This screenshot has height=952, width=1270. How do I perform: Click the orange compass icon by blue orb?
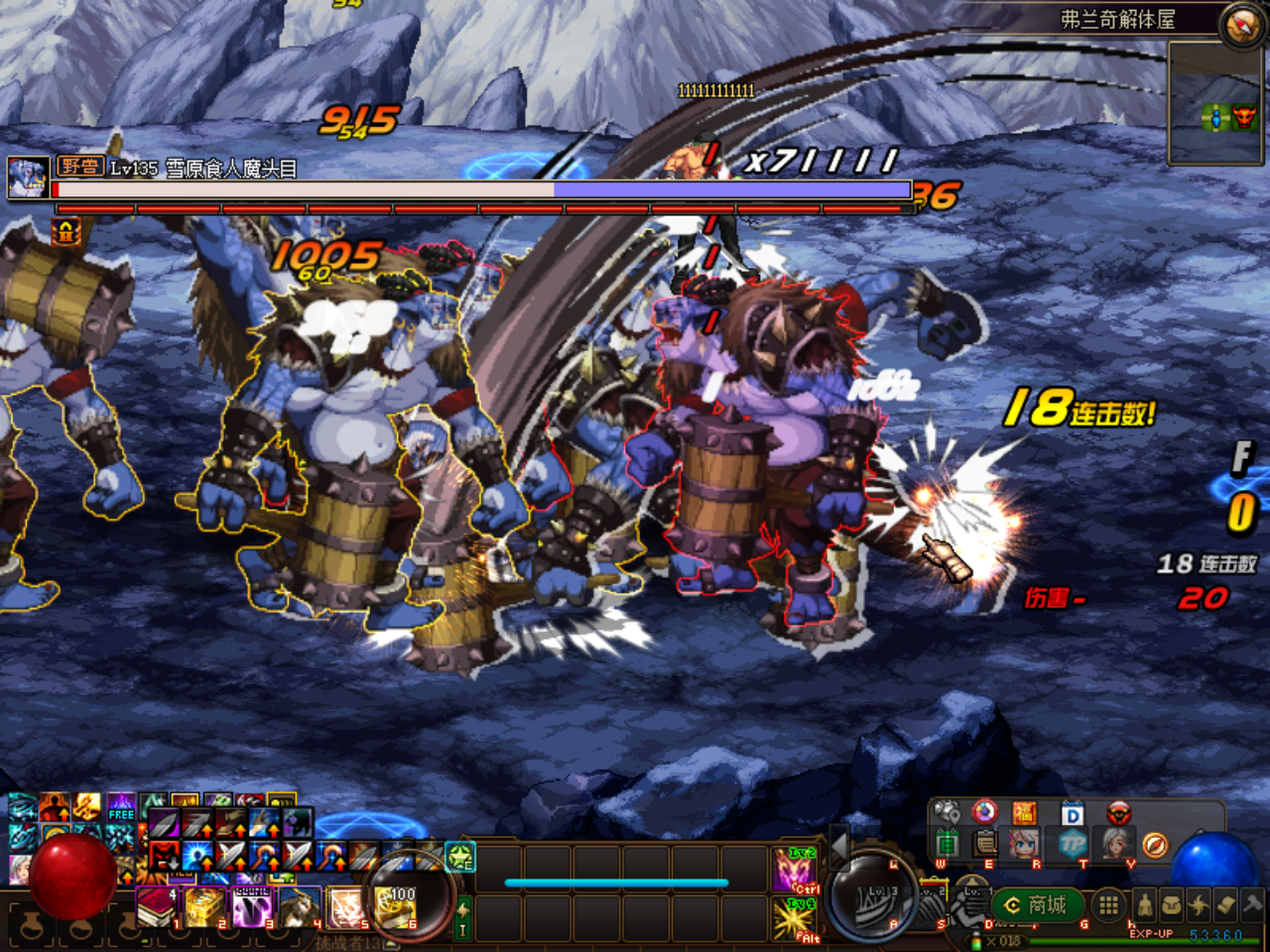pyautogui.click(x=1154, y=844)
